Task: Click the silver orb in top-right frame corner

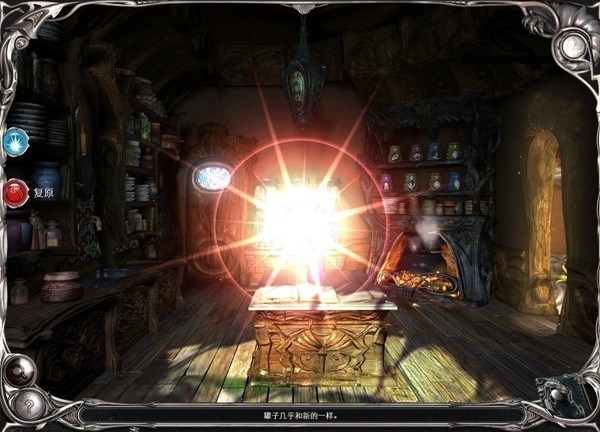Action: pos(573,46)
